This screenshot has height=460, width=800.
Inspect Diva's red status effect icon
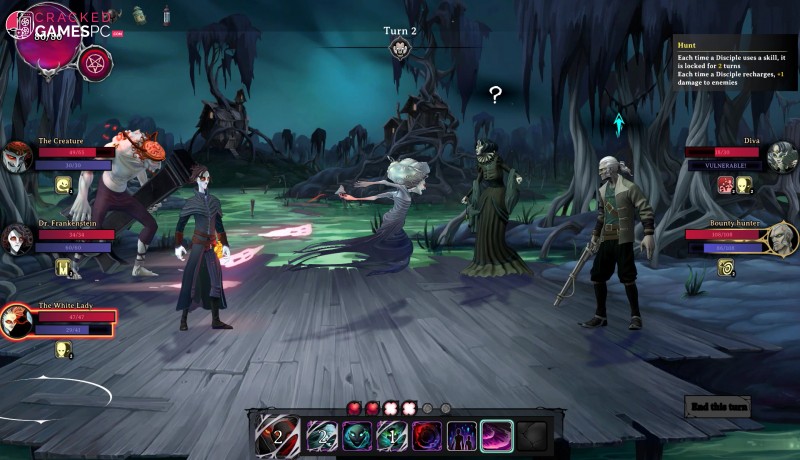[726, 184]
